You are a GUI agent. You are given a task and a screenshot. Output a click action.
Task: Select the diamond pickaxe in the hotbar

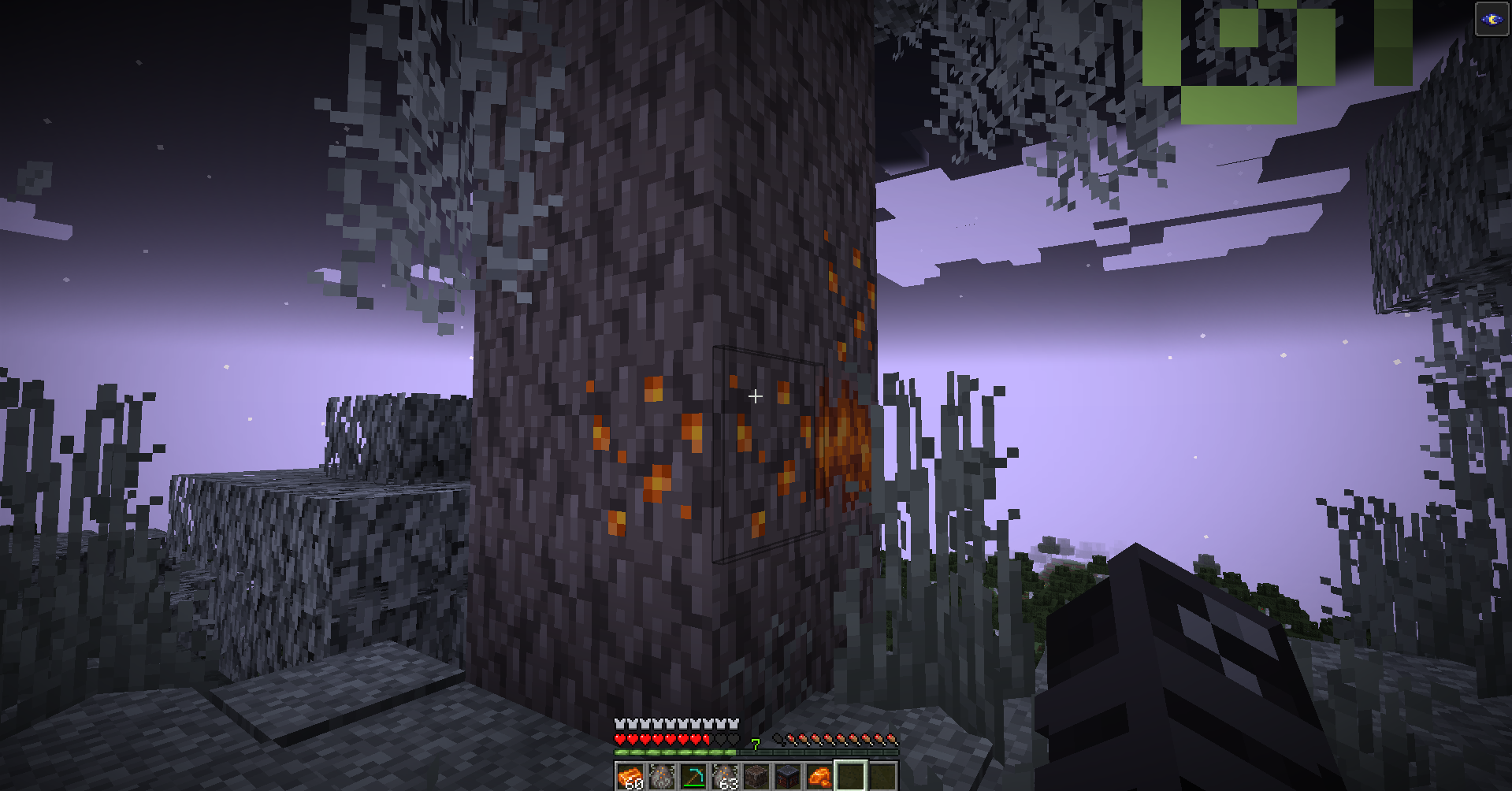693,776
